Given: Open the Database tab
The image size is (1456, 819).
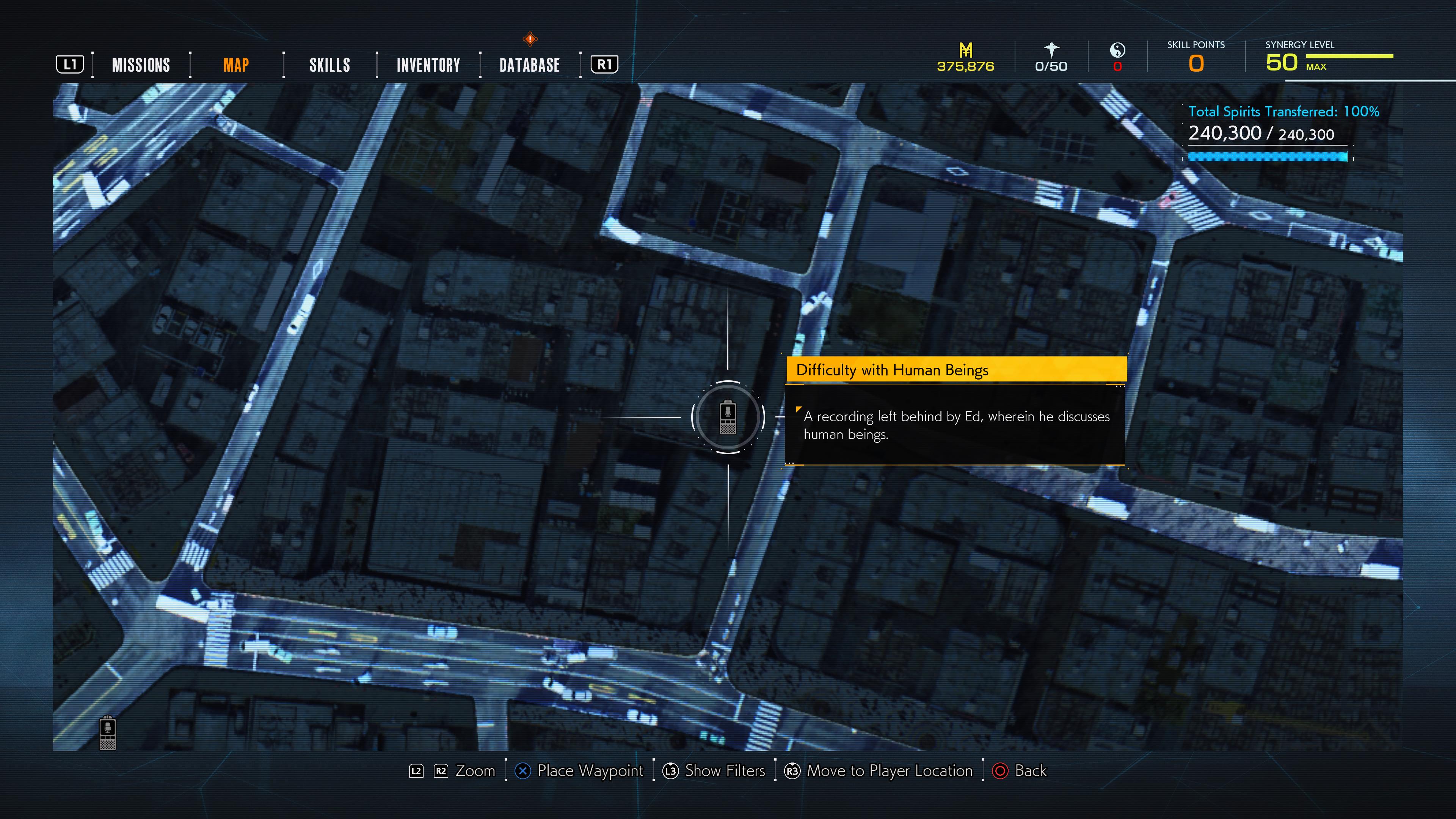Looking at the screenshot, I should pos(529,65).
